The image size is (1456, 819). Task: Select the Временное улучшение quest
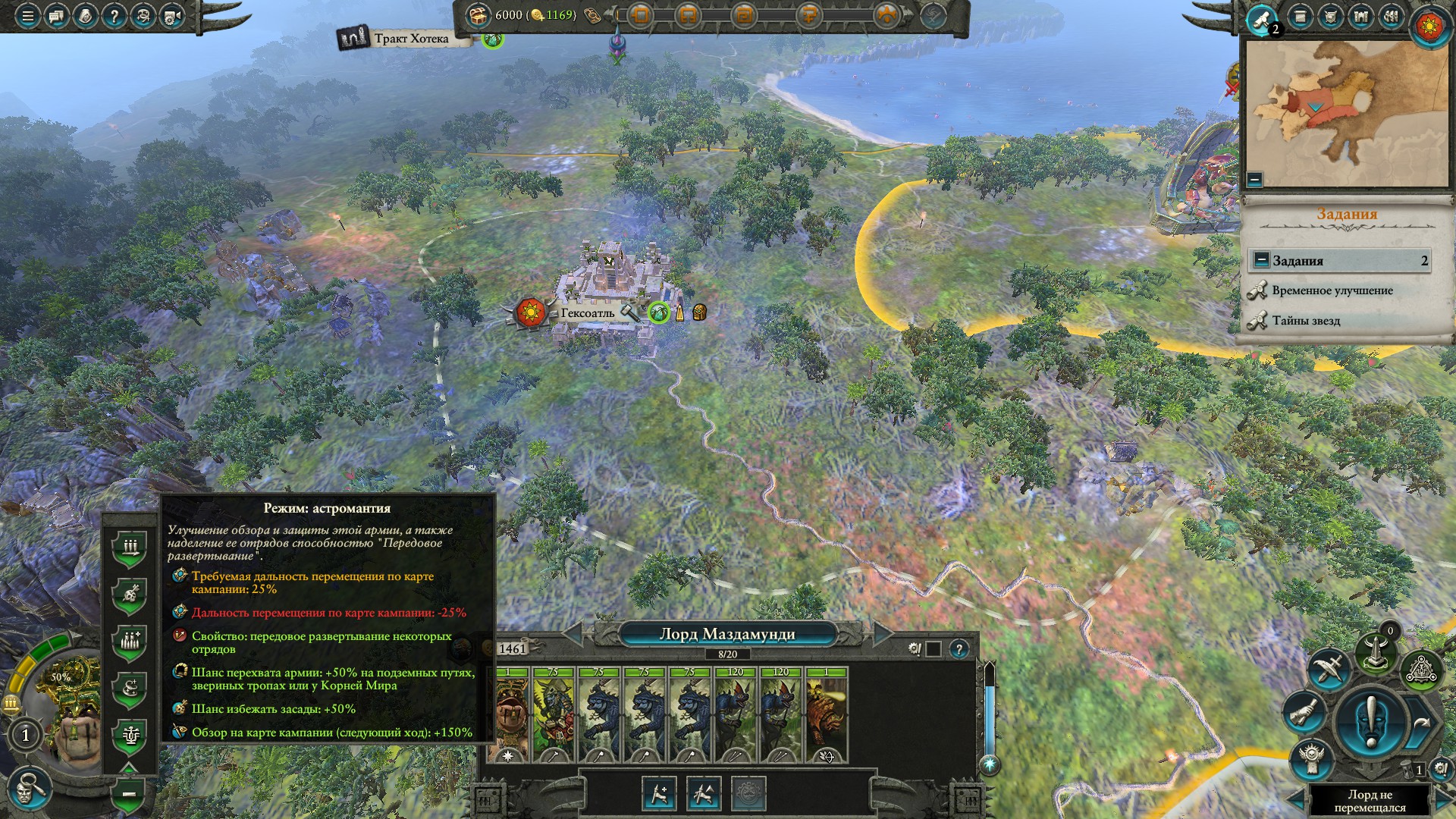[x=1332, y=290]
